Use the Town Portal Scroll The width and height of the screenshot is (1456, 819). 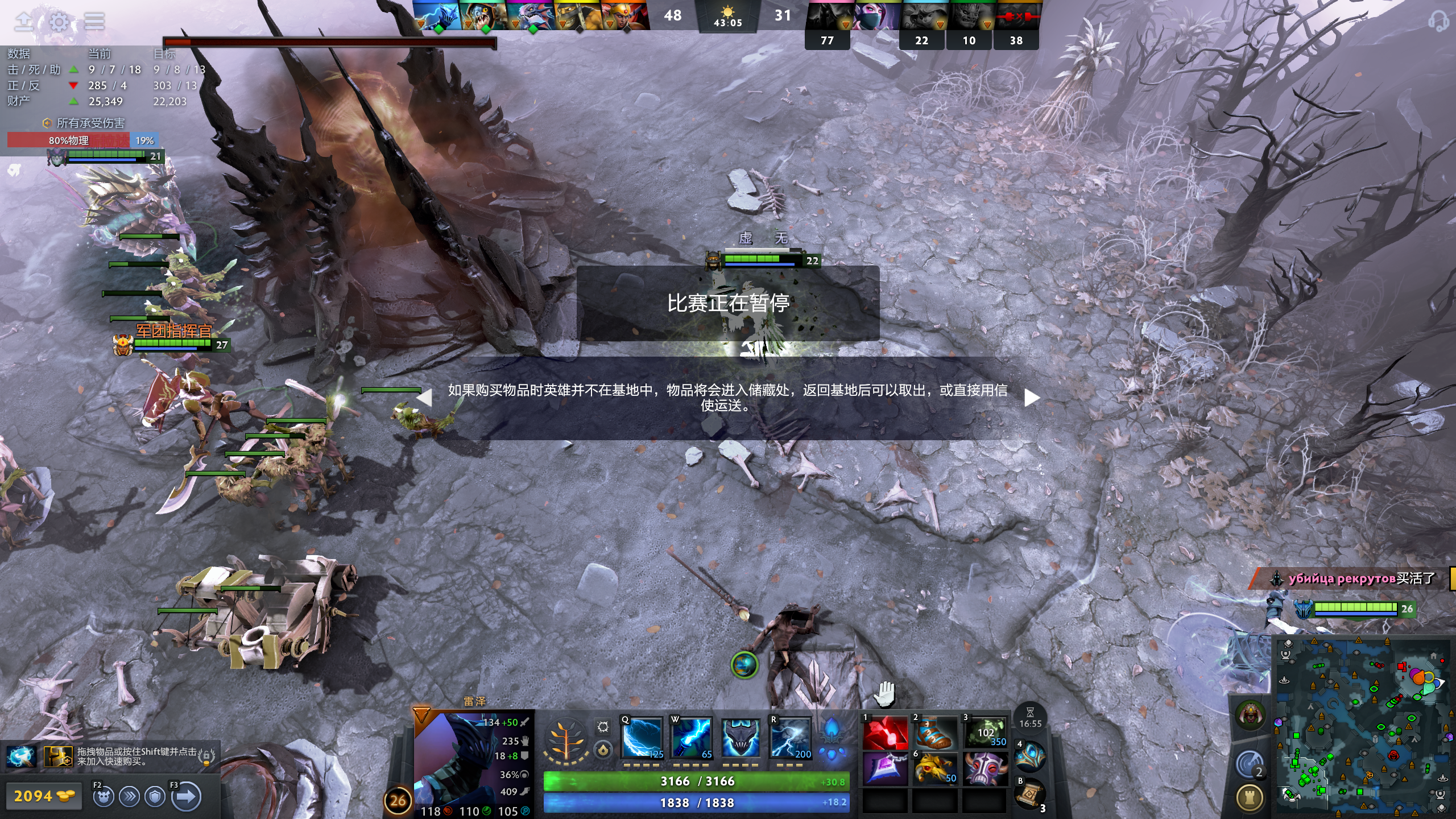pos(1031,795)
